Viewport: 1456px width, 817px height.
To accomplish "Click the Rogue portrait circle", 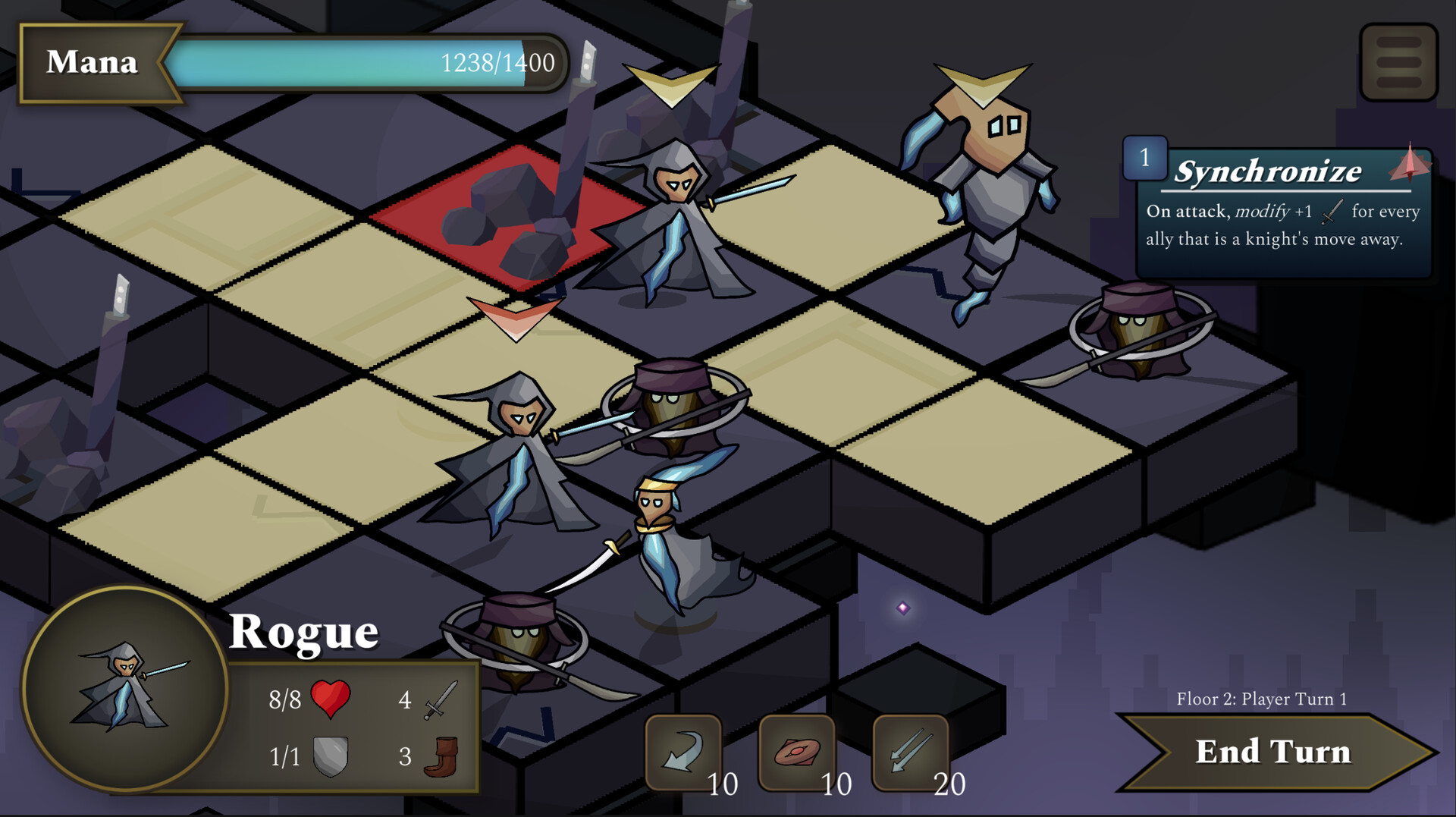I will click(x=125, y=689).
